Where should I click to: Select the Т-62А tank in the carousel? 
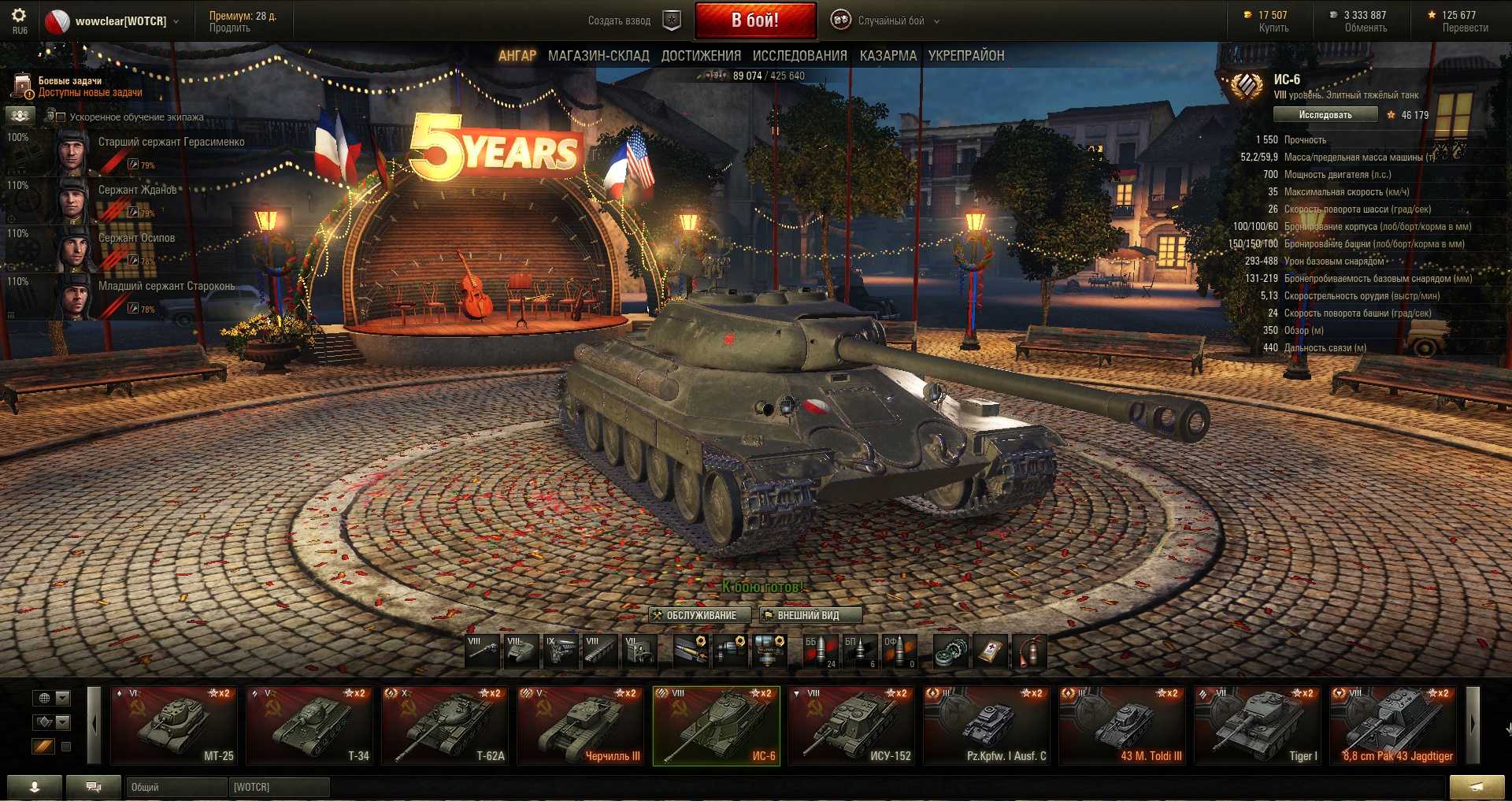[444, 725]
